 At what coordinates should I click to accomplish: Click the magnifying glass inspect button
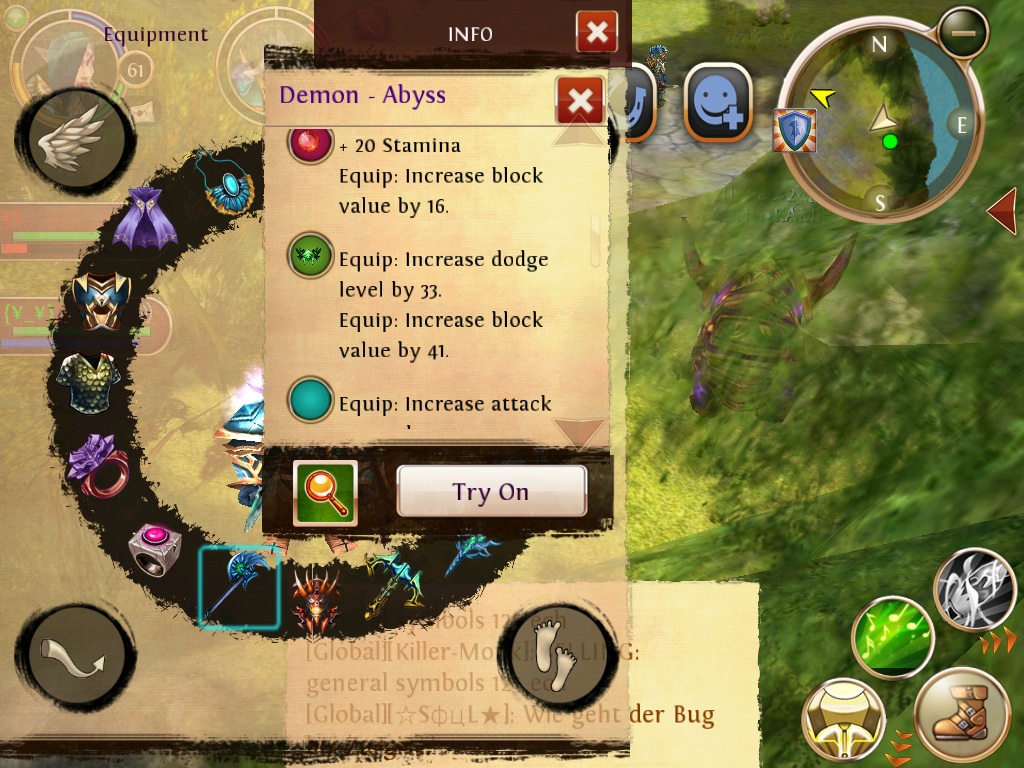coord(325,493)
